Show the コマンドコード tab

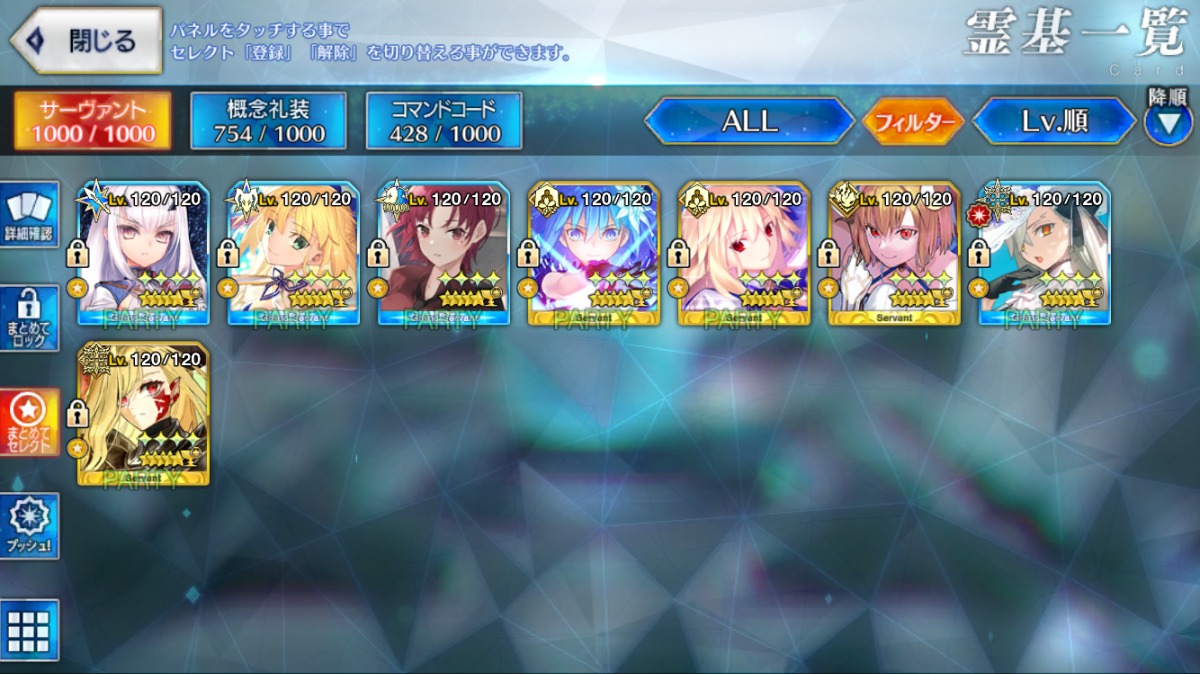point(444,121)
